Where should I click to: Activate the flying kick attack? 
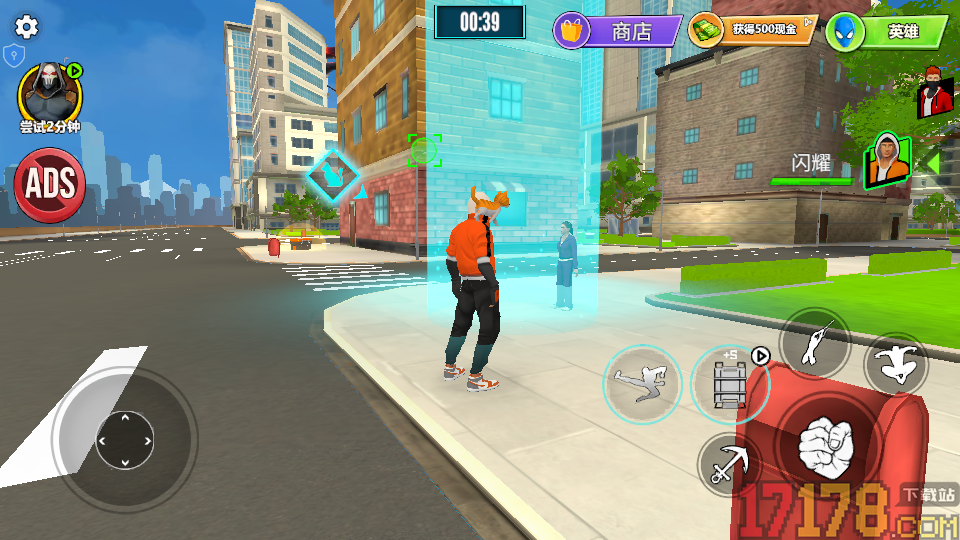642,384
